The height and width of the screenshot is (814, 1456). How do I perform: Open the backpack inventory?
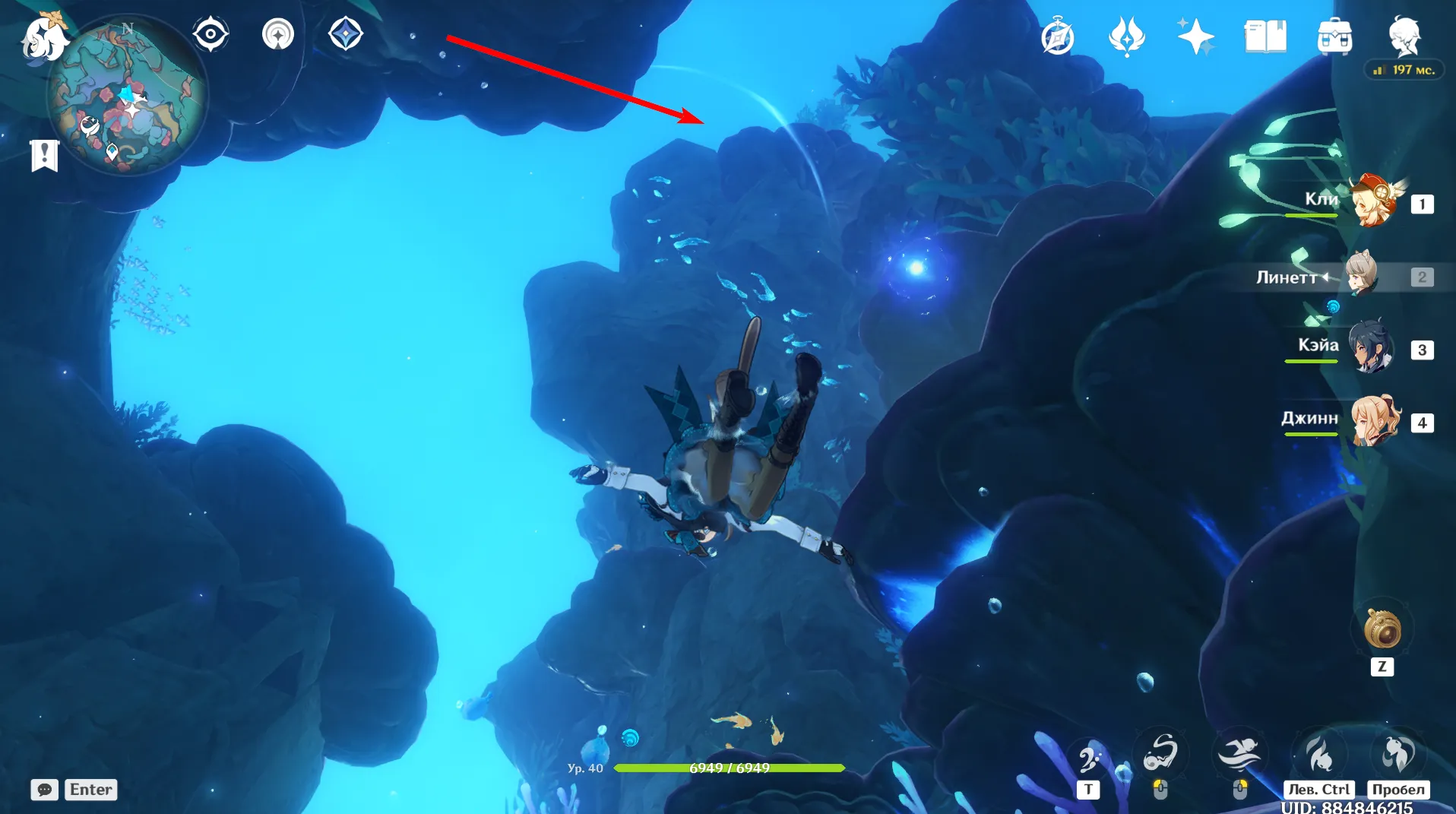1334,36
